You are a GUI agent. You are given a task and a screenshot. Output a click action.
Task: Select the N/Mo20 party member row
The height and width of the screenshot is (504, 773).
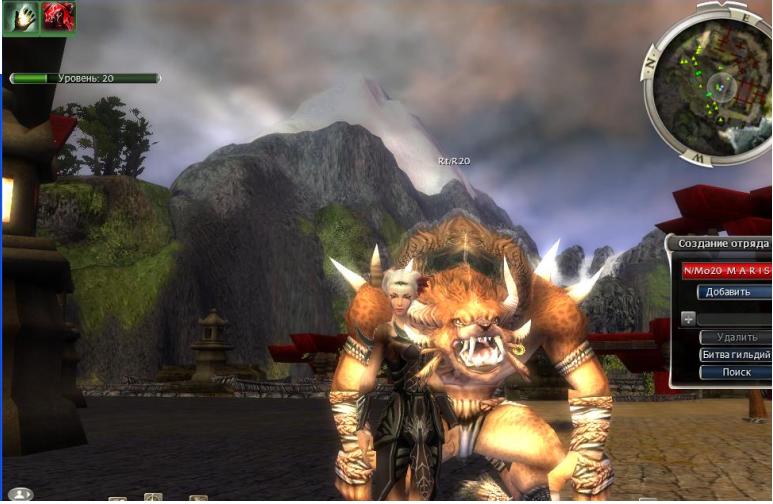pyautogui.click(x=727, y=270)
